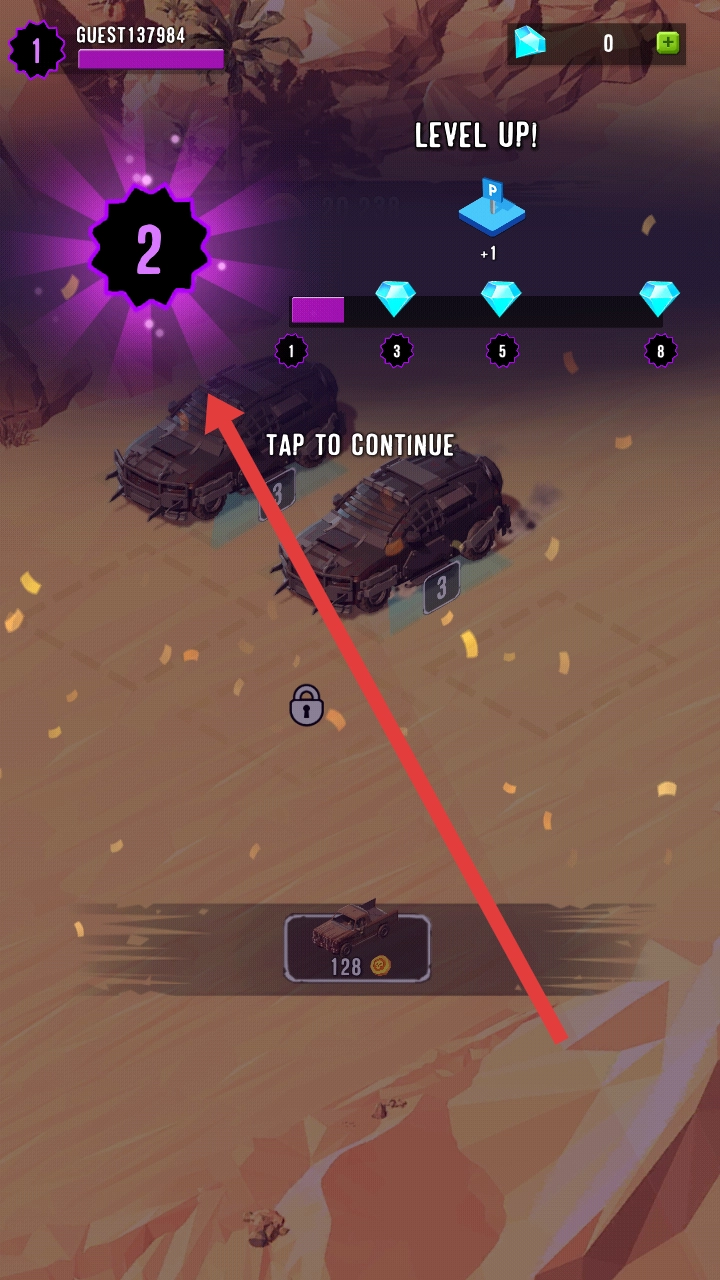Tap the 'Tap to Continue' prompt
720x1280 pixels.
click(x=360, y=445)
